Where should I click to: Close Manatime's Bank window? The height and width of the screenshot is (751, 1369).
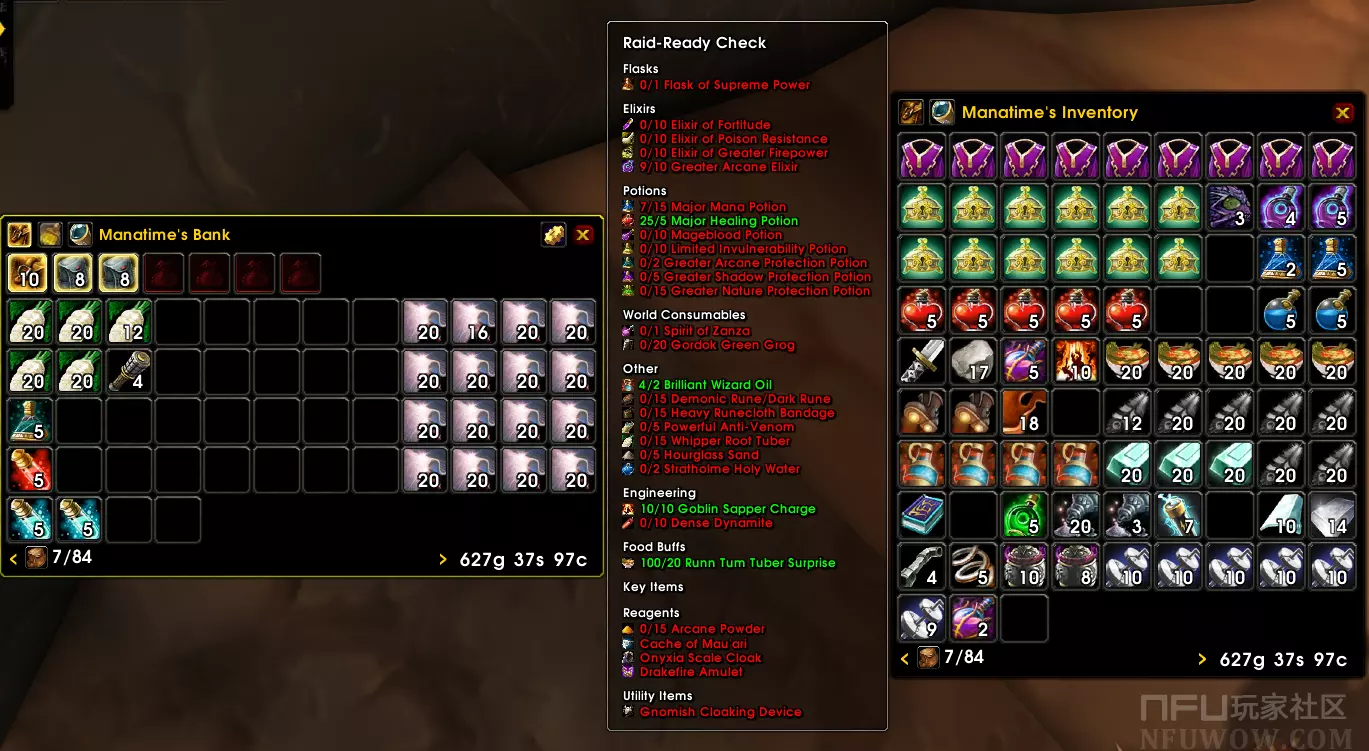[x=583, y=235]
